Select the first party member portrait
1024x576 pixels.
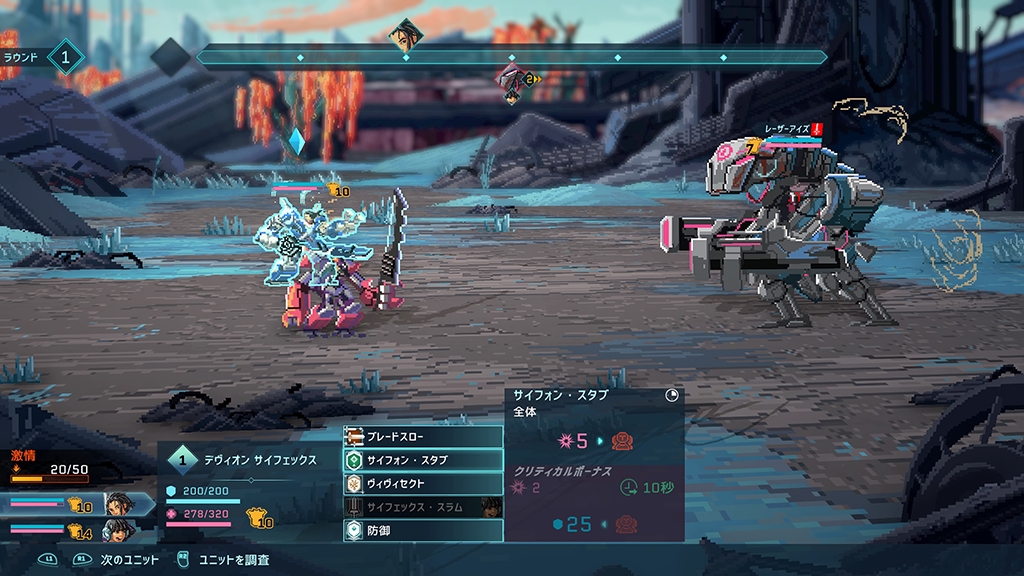[x=119, y=503]
